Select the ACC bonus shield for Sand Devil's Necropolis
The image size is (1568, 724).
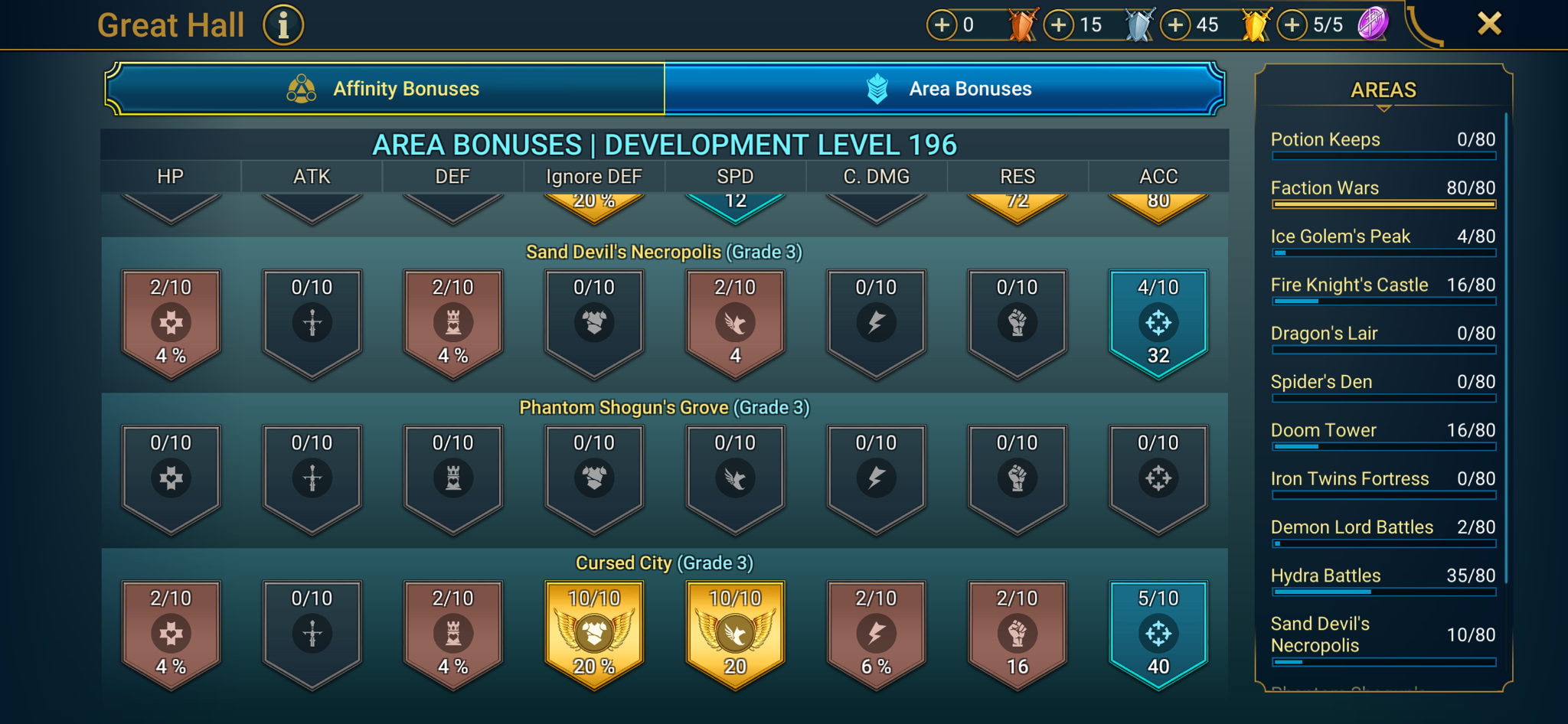click(x=1158, y=321)
